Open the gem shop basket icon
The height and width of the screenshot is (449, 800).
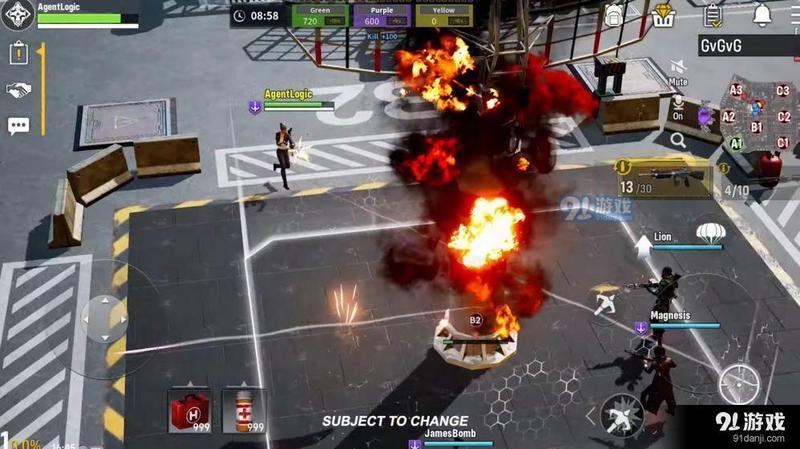(x=664, y=15)
